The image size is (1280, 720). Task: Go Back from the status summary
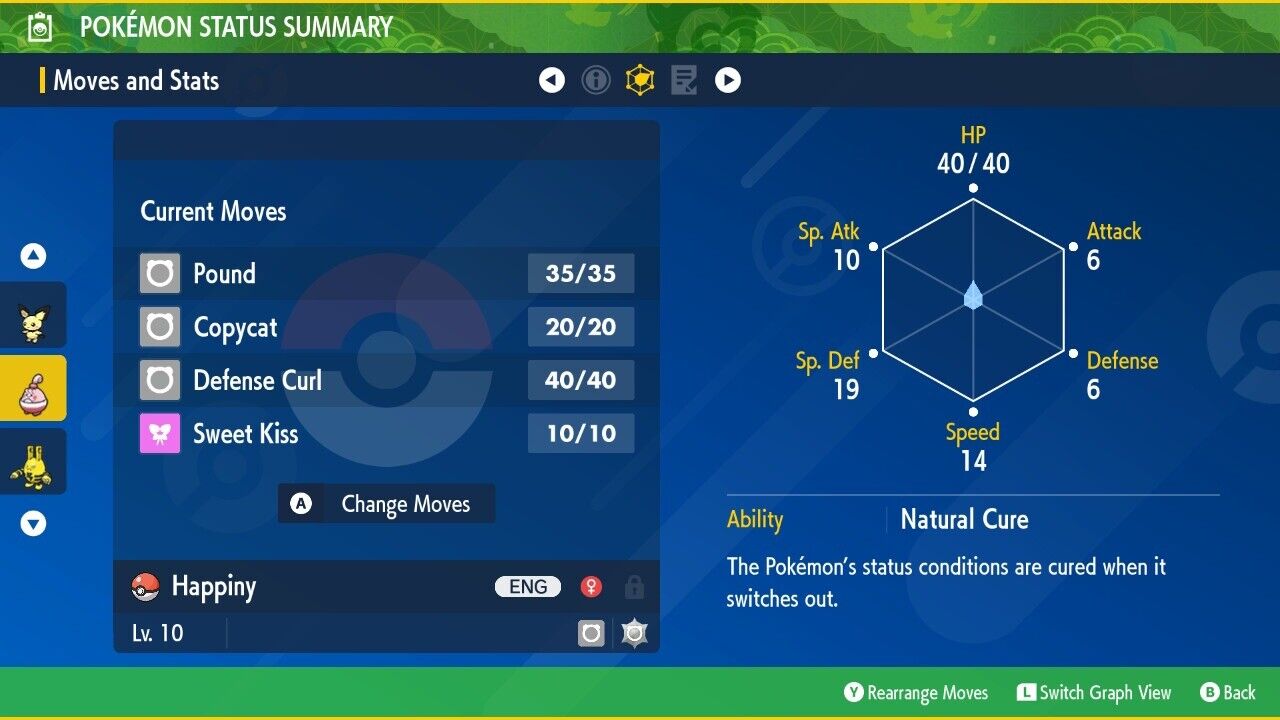1227,693
